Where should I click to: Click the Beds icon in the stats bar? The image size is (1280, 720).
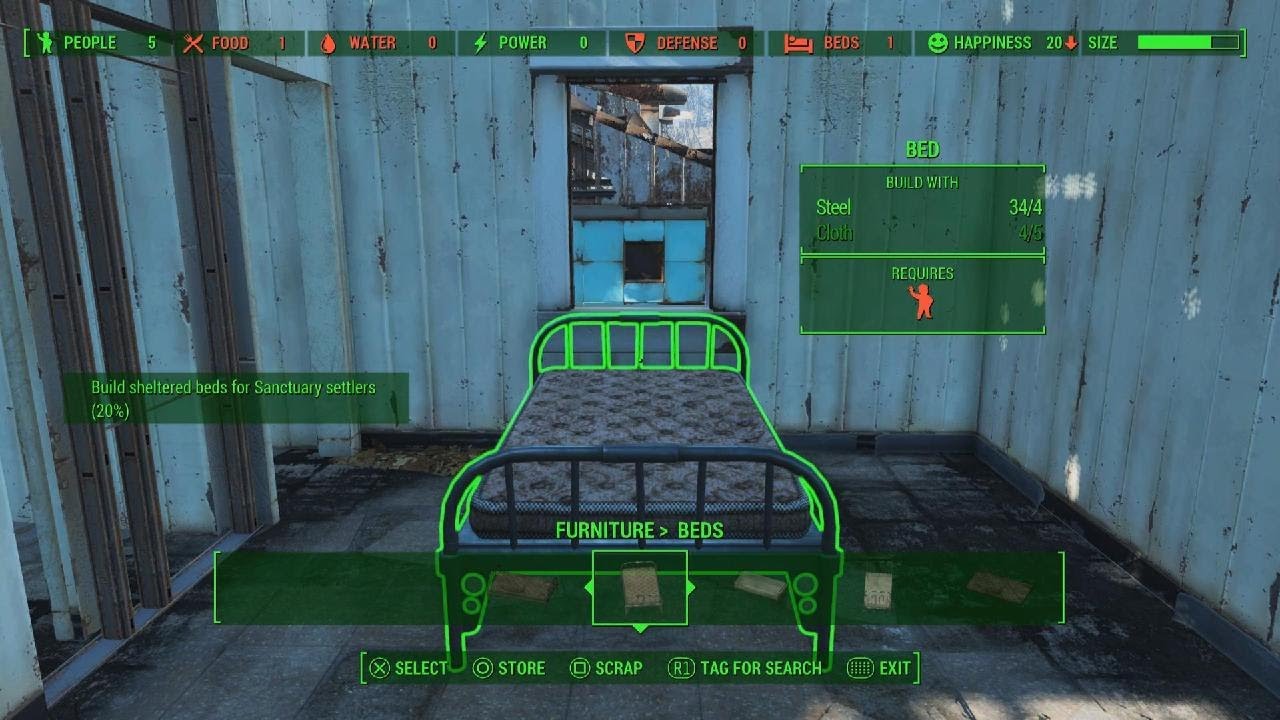point(797,43)
